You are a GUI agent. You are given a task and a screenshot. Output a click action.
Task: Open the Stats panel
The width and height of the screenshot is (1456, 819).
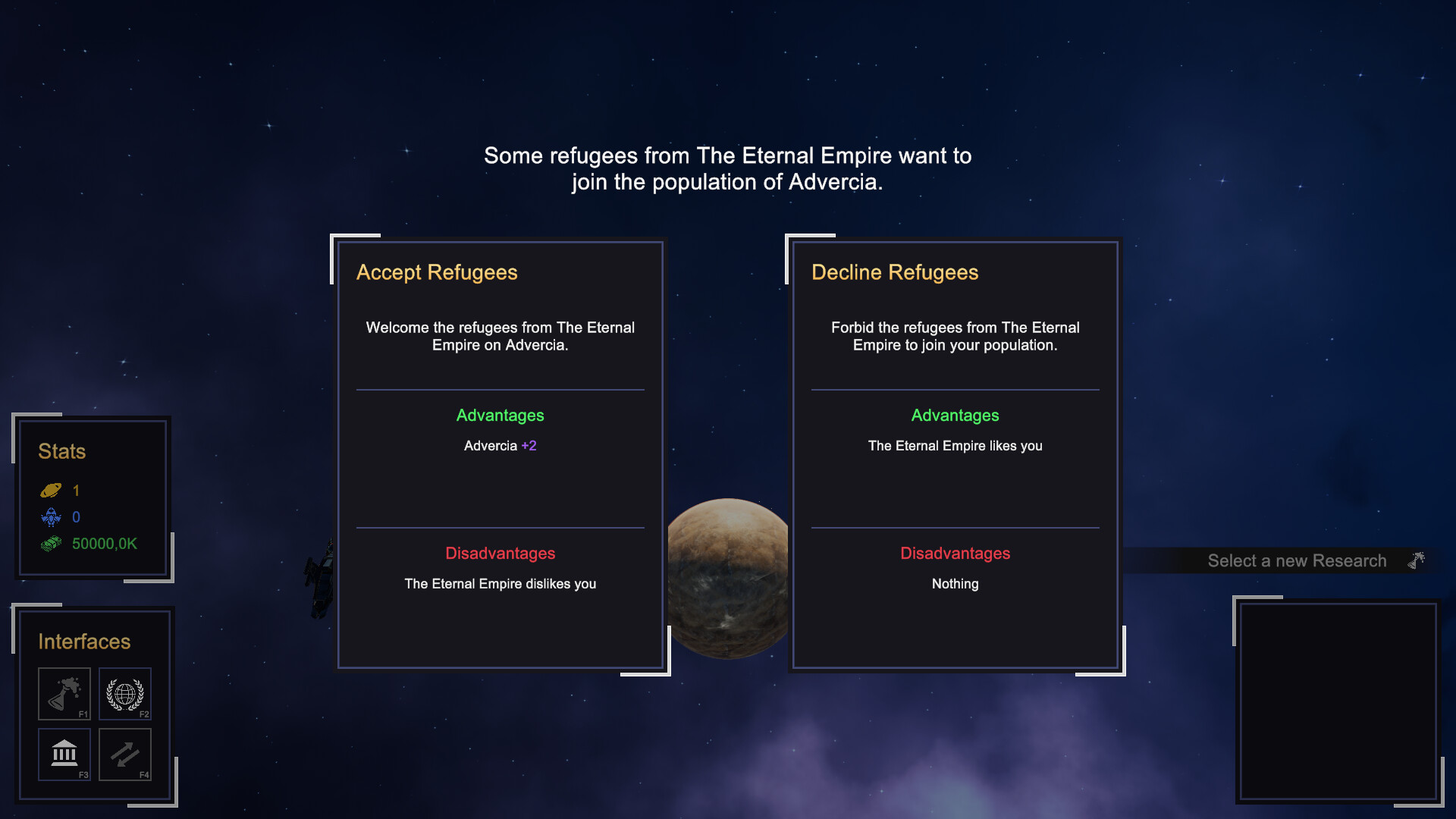[x=61, y=451]
